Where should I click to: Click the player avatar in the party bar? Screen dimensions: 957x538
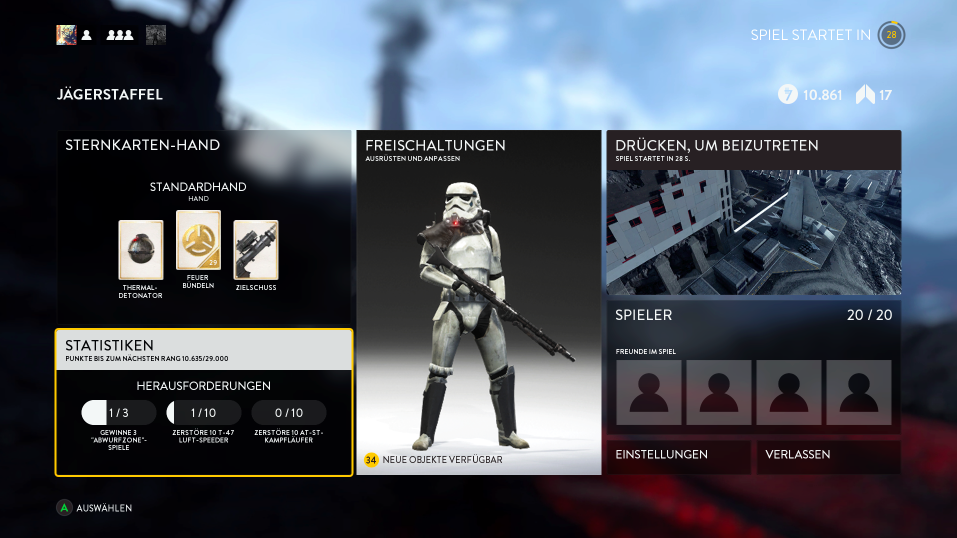pos(66,35)
